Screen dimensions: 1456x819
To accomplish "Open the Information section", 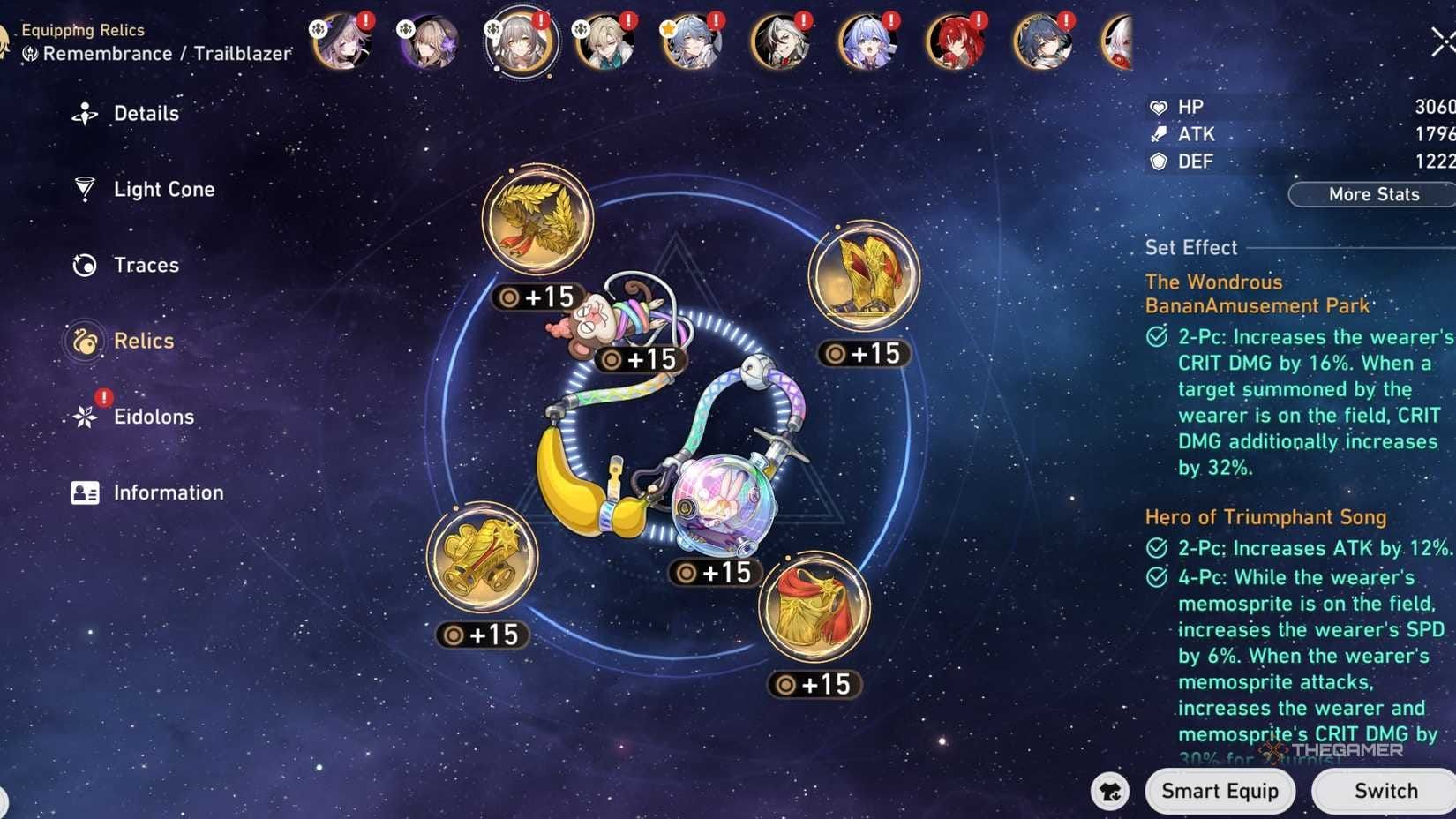I will (x=84, y=492).
